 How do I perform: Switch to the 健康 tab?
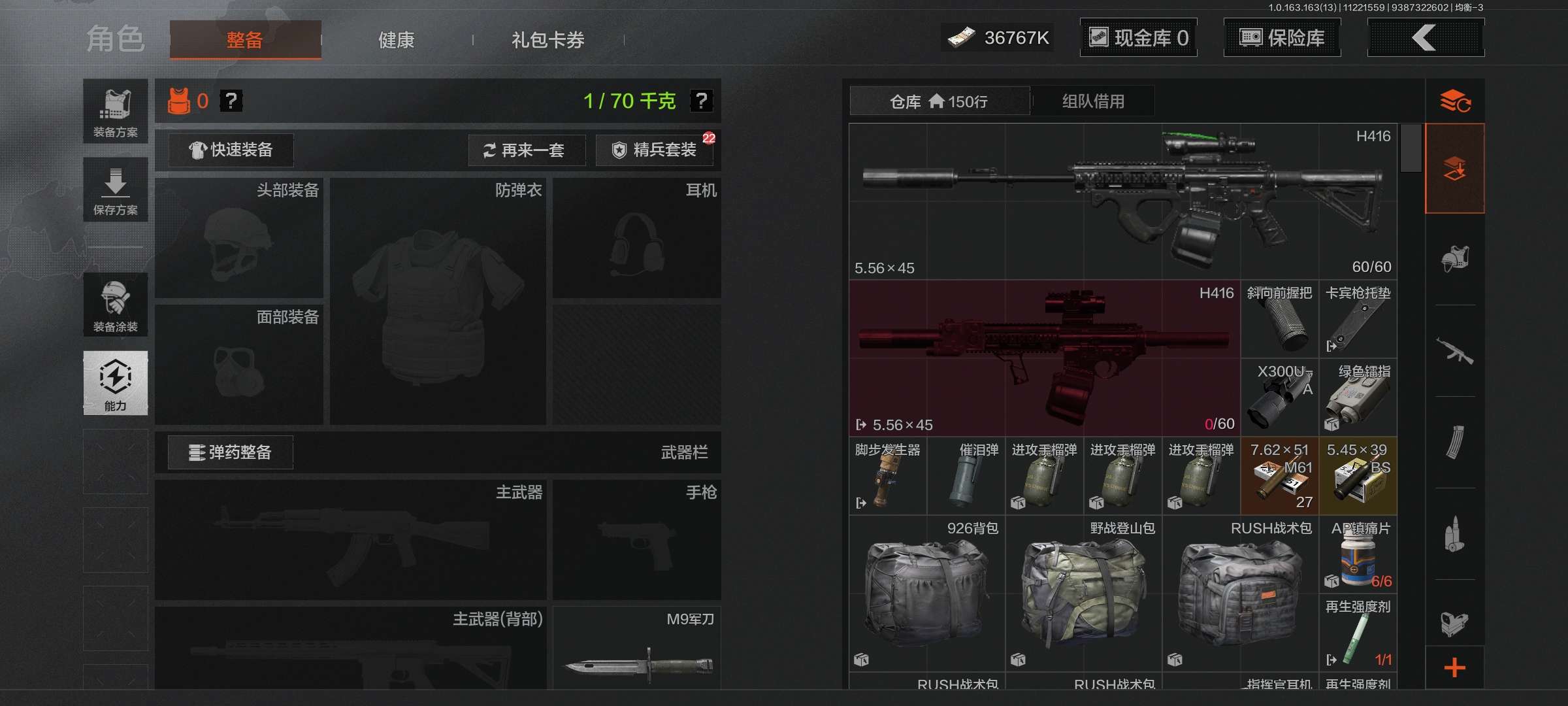coord(396,40)
